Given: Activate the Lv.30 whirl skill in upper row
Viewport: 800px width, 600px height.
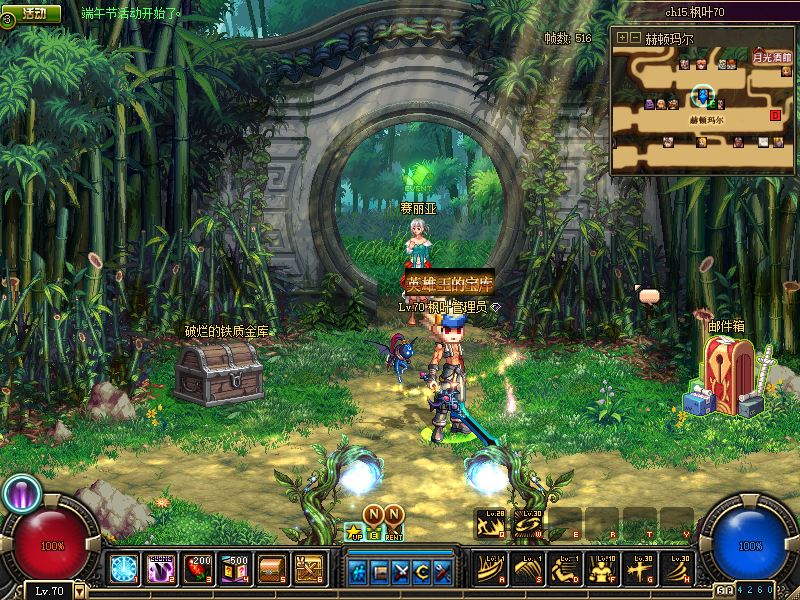Looking at the screenshot, I should coord(528,524).
